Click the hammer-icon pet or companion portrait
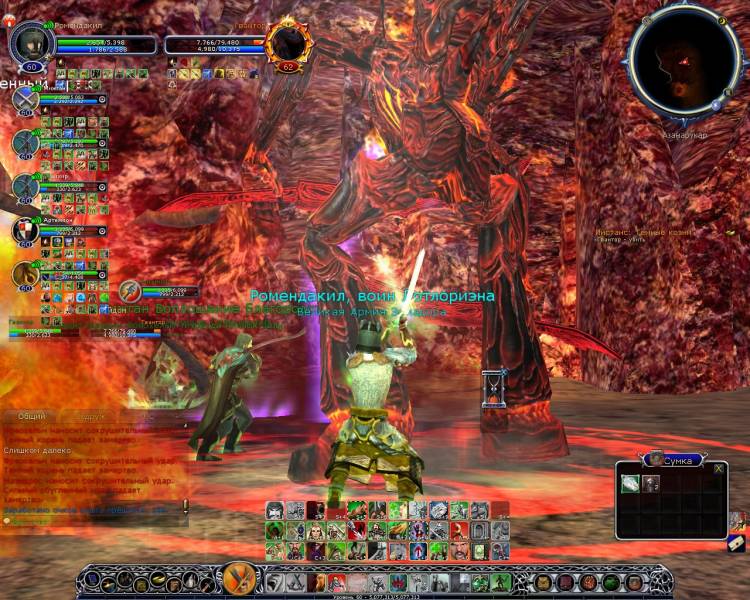Screen dimensions: 750x600 click(x=130, y=291)
